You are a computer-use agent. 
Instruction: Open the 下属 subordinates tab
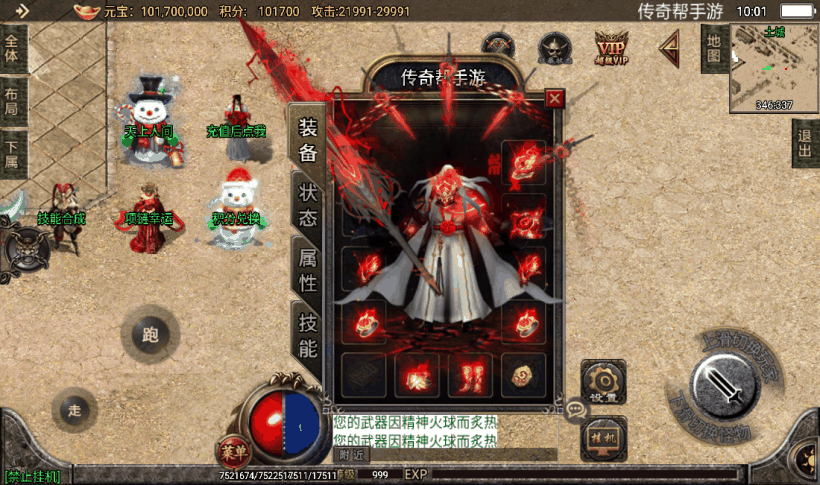coord(12,157)
